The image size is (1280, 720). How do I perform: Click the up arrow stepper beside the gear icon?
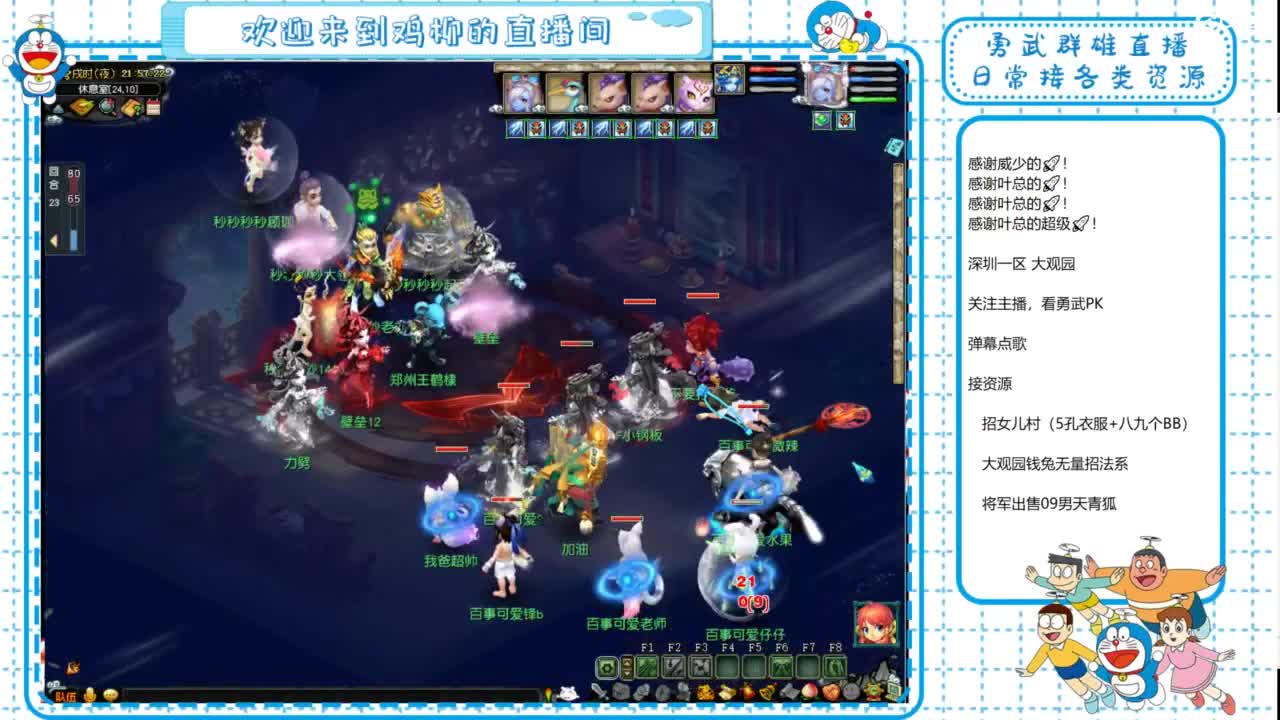click(627, 662)
